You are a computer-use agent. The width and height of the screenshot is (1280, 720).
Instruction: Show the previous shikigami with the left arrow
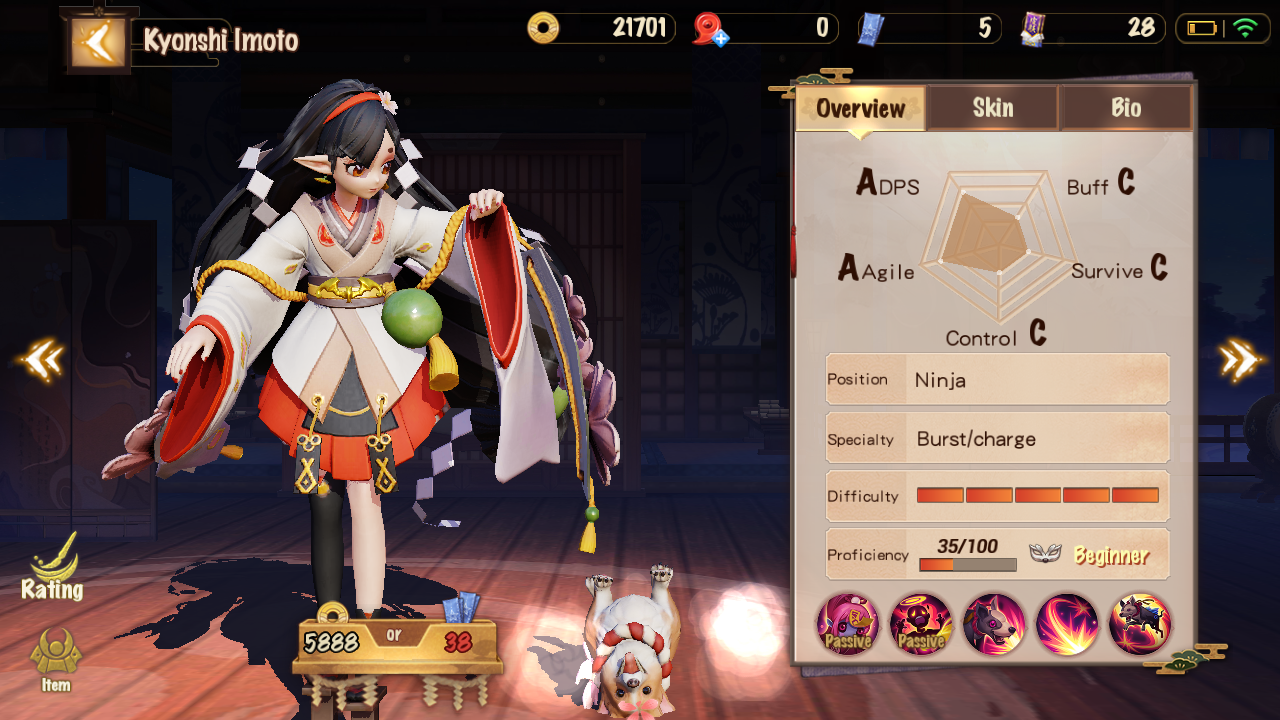tap(42, 360)
